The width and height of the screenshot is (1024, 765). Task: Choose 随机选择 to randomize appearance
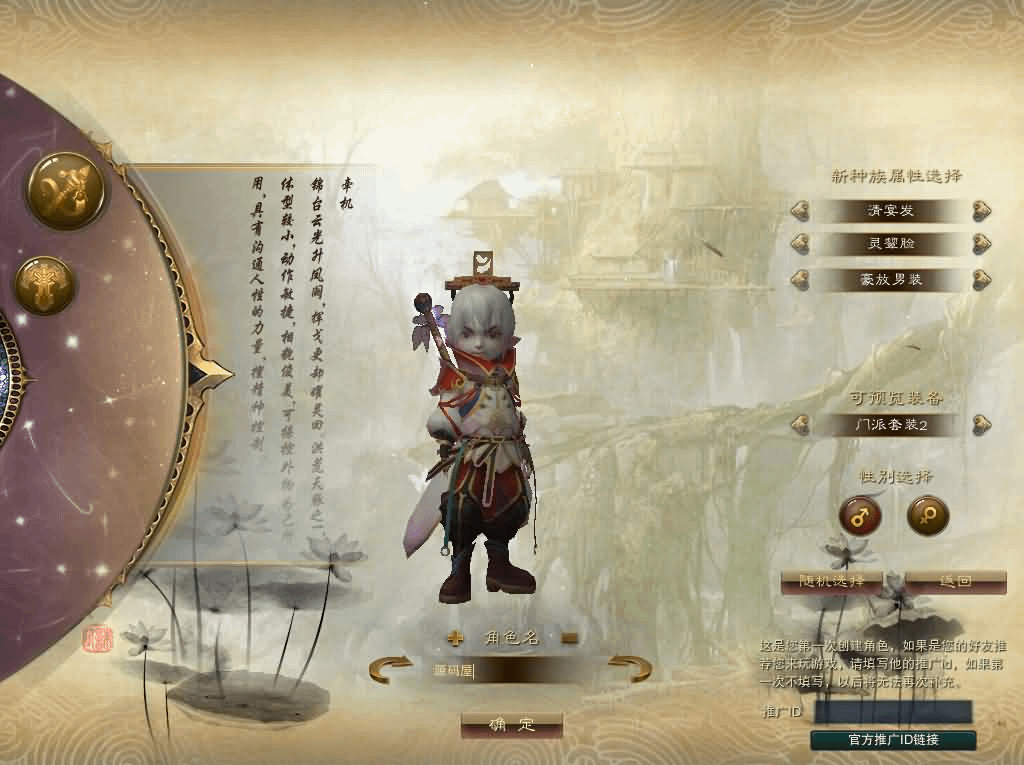pyautogui.click(x=830, y=581)
